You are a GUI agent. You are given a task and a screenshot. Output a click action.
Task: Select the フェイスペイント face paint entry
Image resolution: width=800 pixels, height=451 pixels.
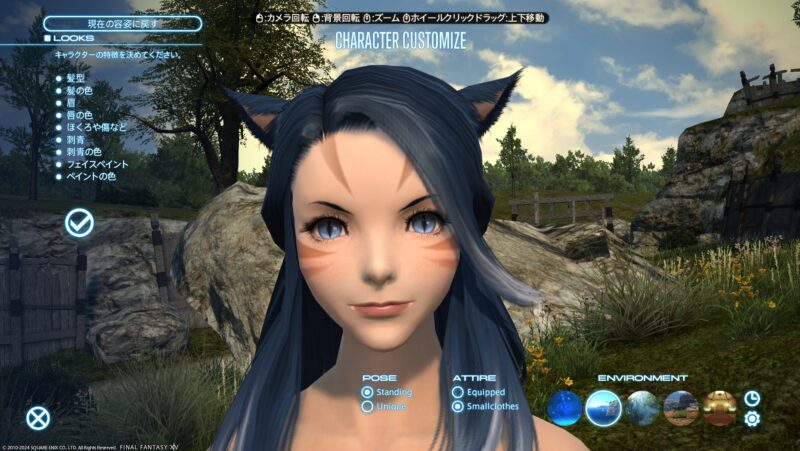click(94, 166)
